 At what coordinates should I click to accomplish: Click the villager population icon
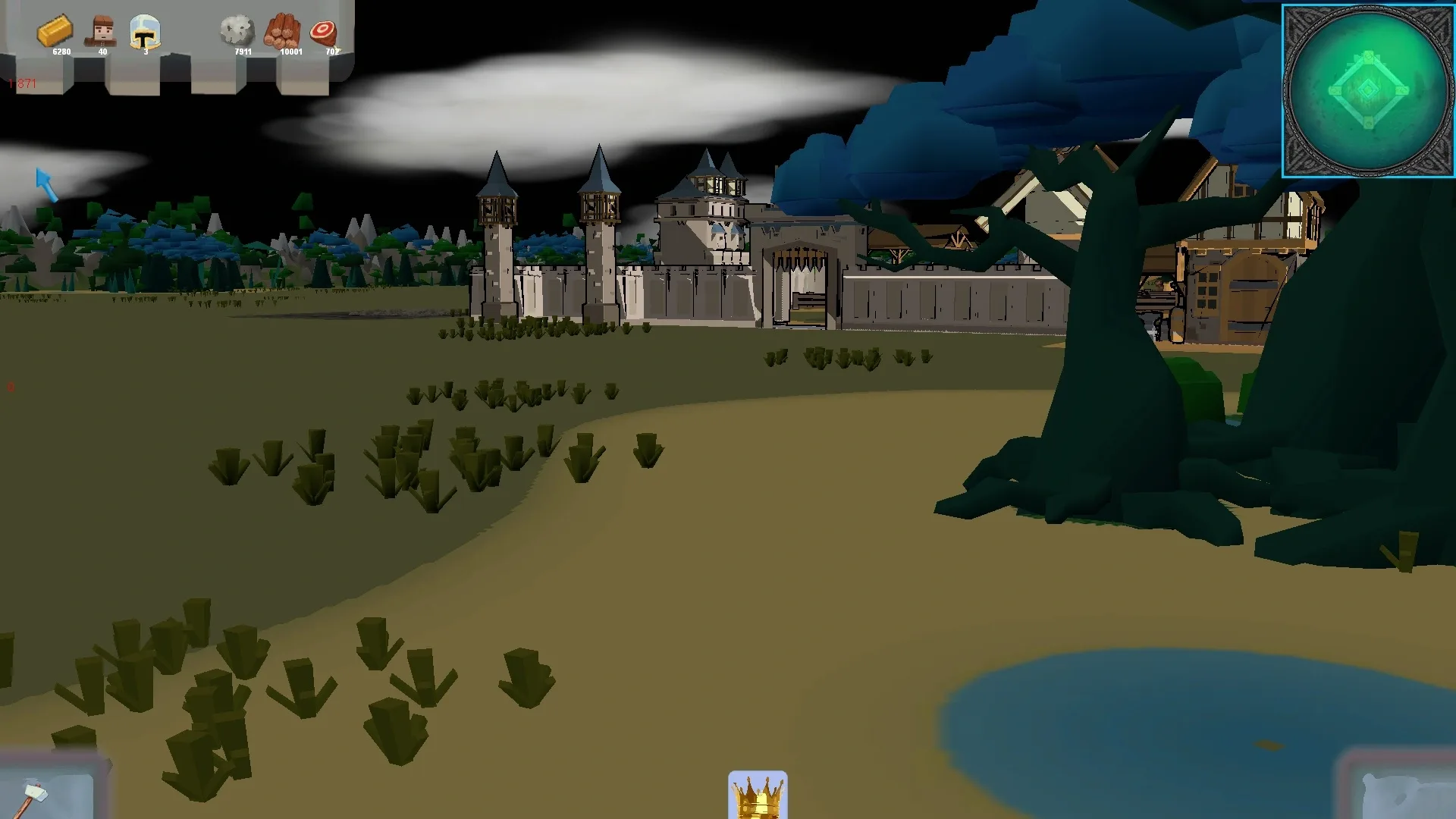click(102, 32)
